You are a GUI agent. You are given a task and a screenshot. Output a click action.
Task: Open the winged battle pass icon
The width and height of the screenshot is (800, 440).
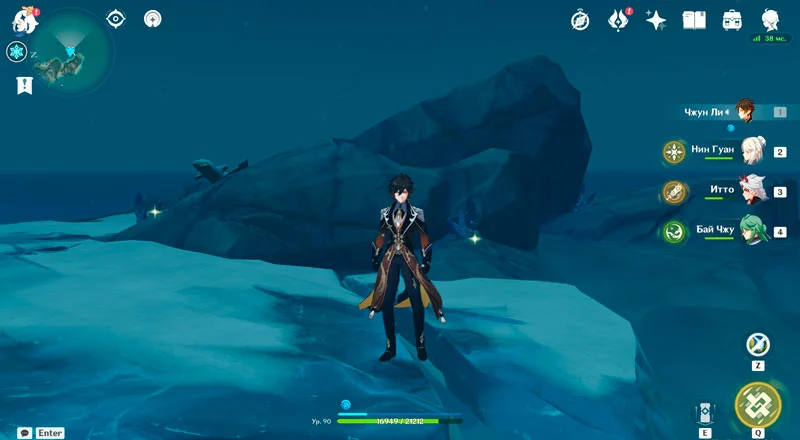[x=618, y=20]
